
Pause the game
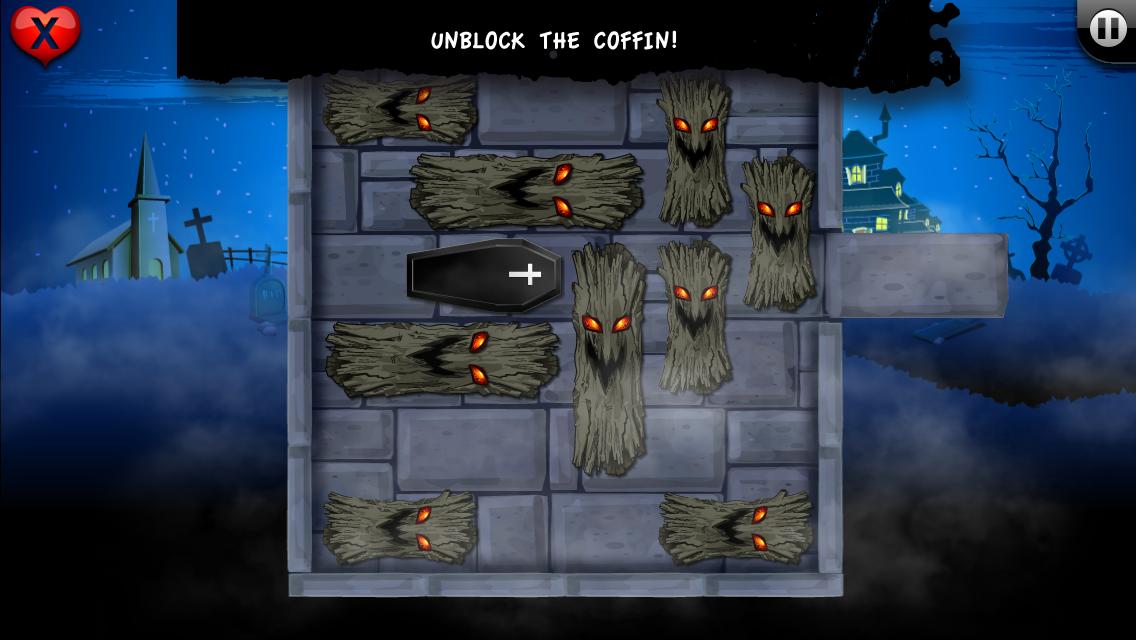pyautogui.click(x=1106, y=29)
